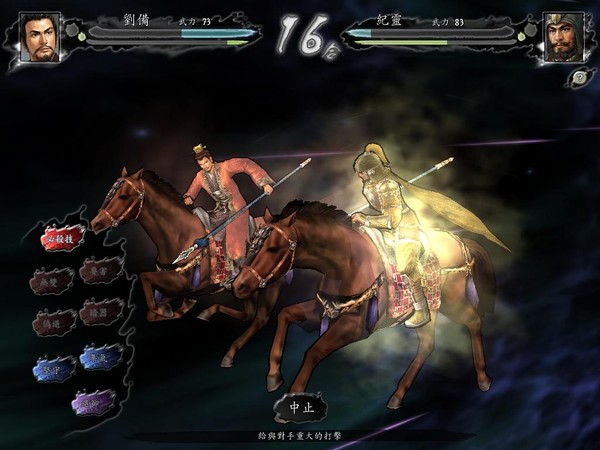Image resolution: width=600 pixels, height=450 pixels.
Task: Stop the duel with the 中止 button
Action: pos(299,408)
